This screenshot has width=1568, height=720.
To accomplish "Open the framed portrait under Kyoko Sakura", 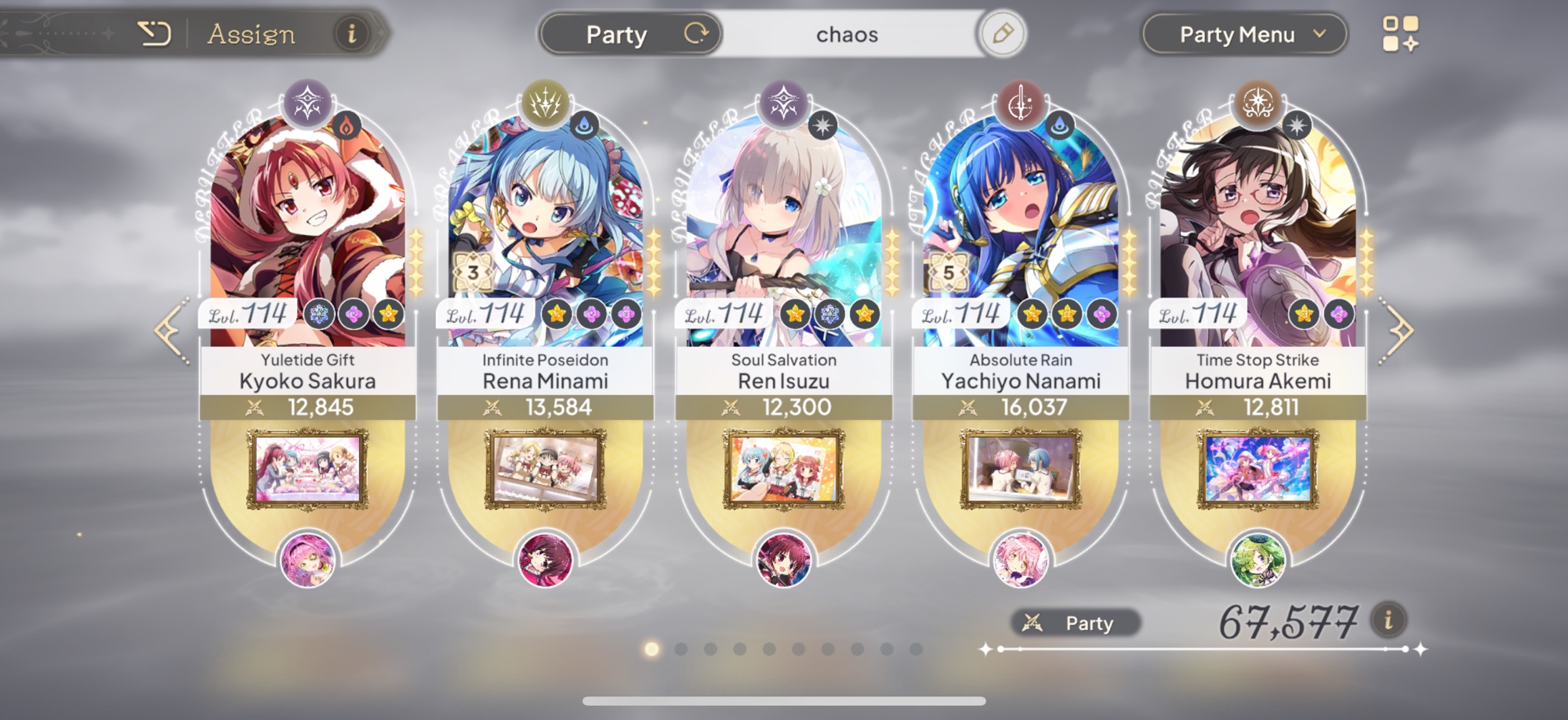I will 307,469.
